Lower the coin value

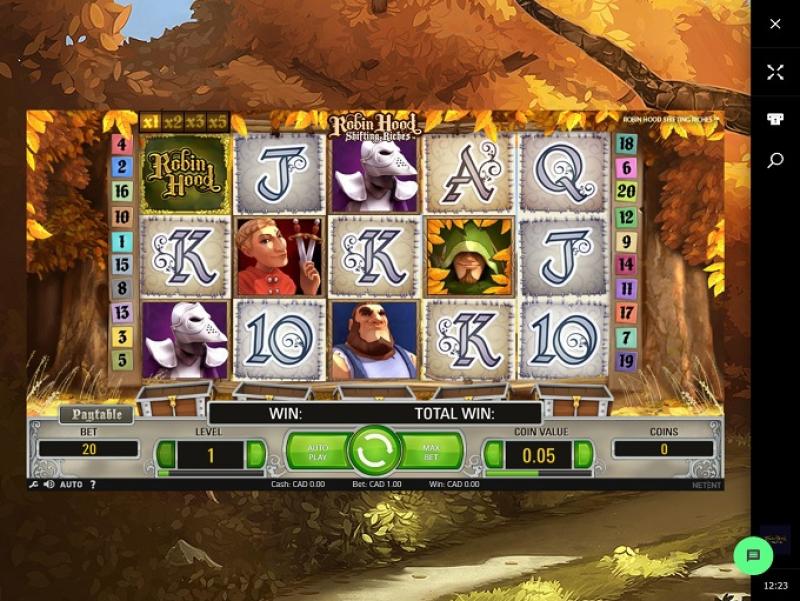(x=493, y=455)
